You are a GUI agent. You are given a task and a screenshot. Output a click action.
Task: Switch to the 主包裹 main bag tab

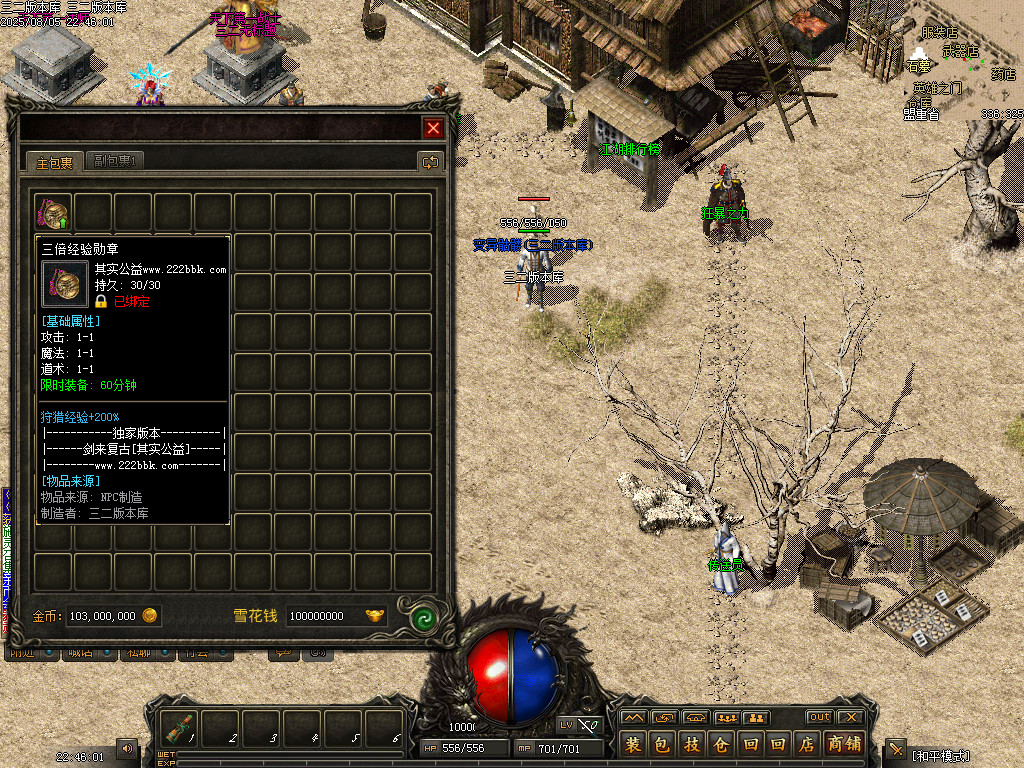pos(55,162)
